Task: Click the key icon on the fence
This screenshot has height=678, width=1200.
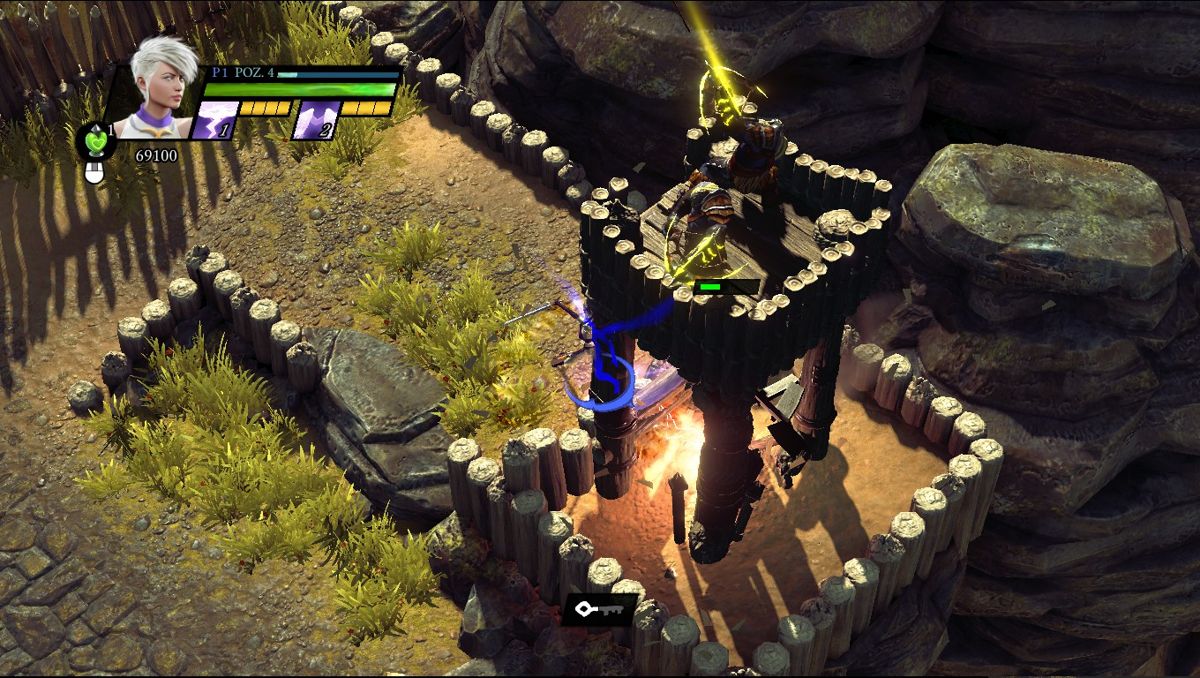Action: point(599,609)
